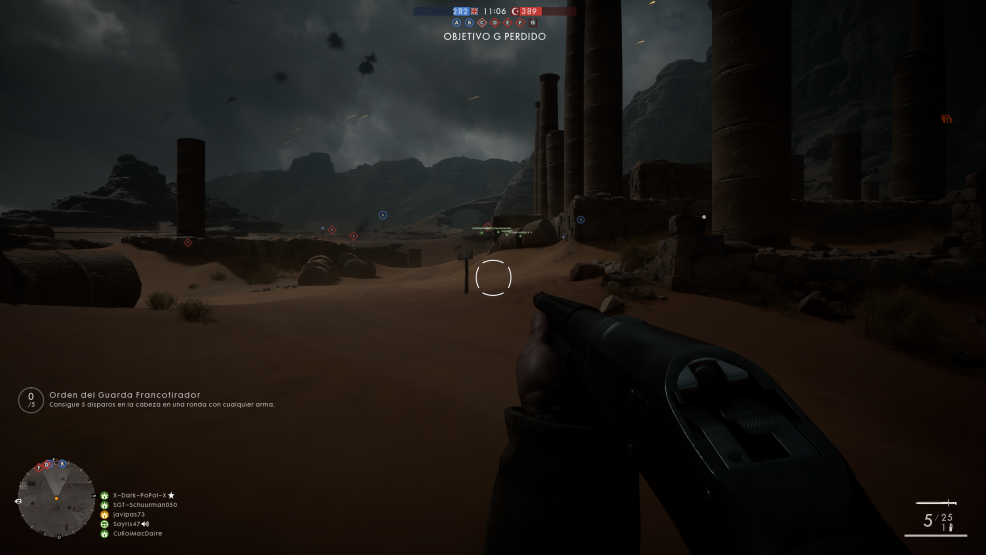
Task: Select objective B flag in top bar
Action: pyautogui.click(x=469, y=22)
